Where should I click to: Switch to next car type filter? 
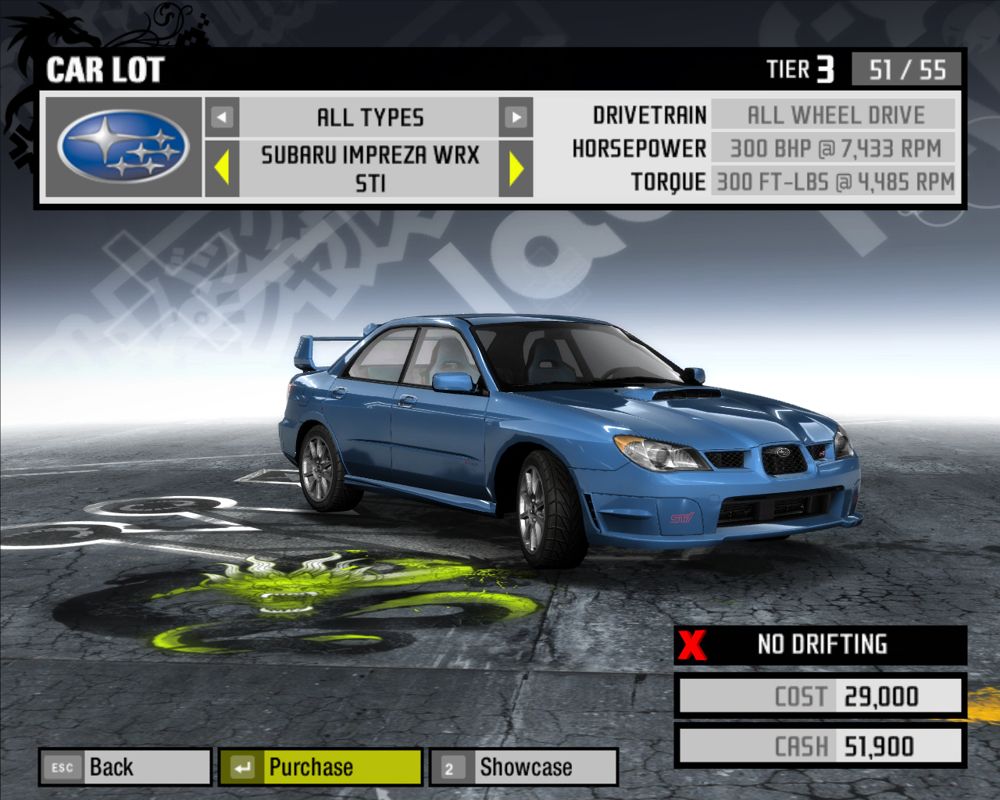tap(516, 117)
